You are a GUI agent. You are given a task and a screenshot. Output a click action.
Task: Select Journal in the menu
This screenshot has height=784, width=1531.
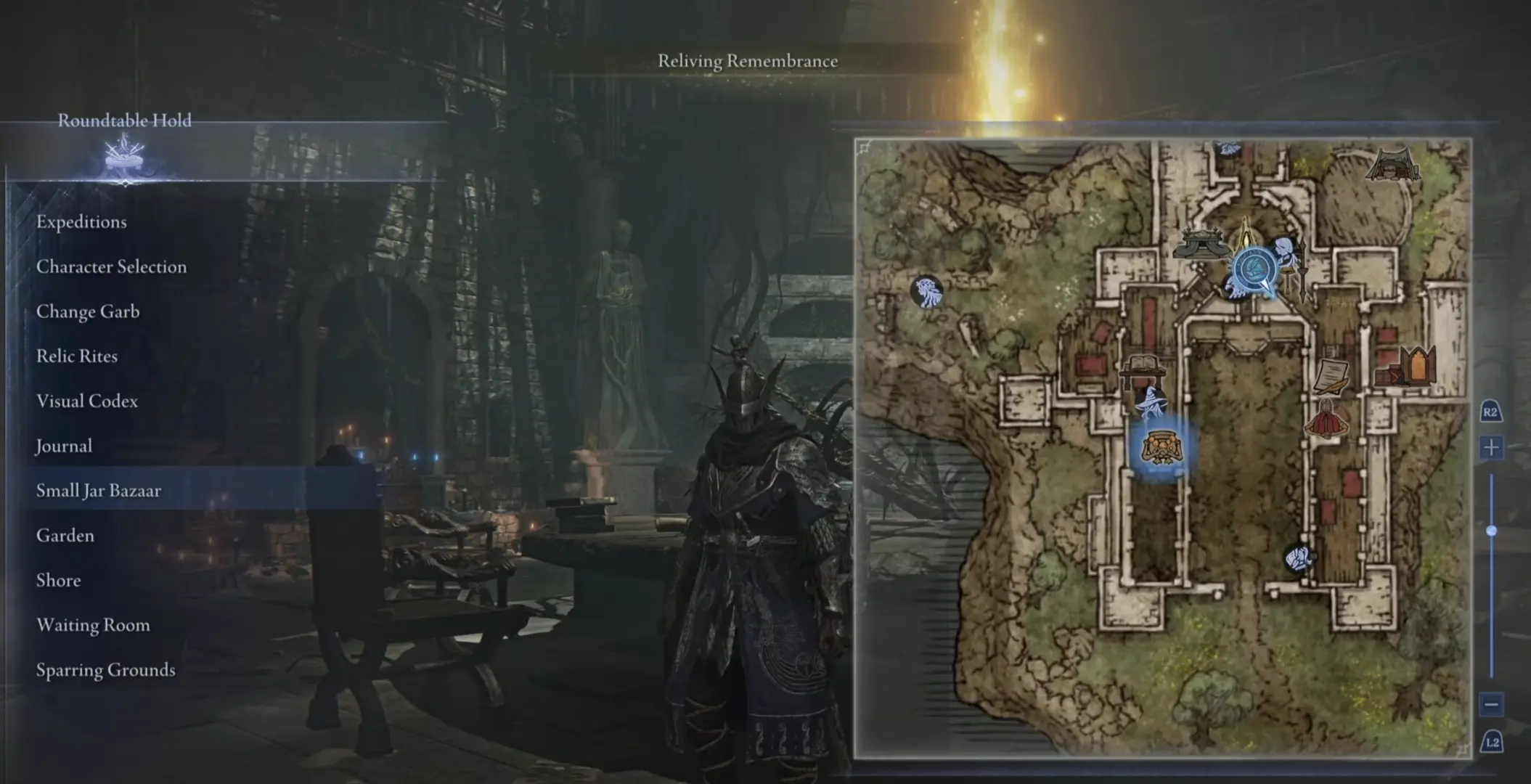pyautogui.click(x=64, y=446)
